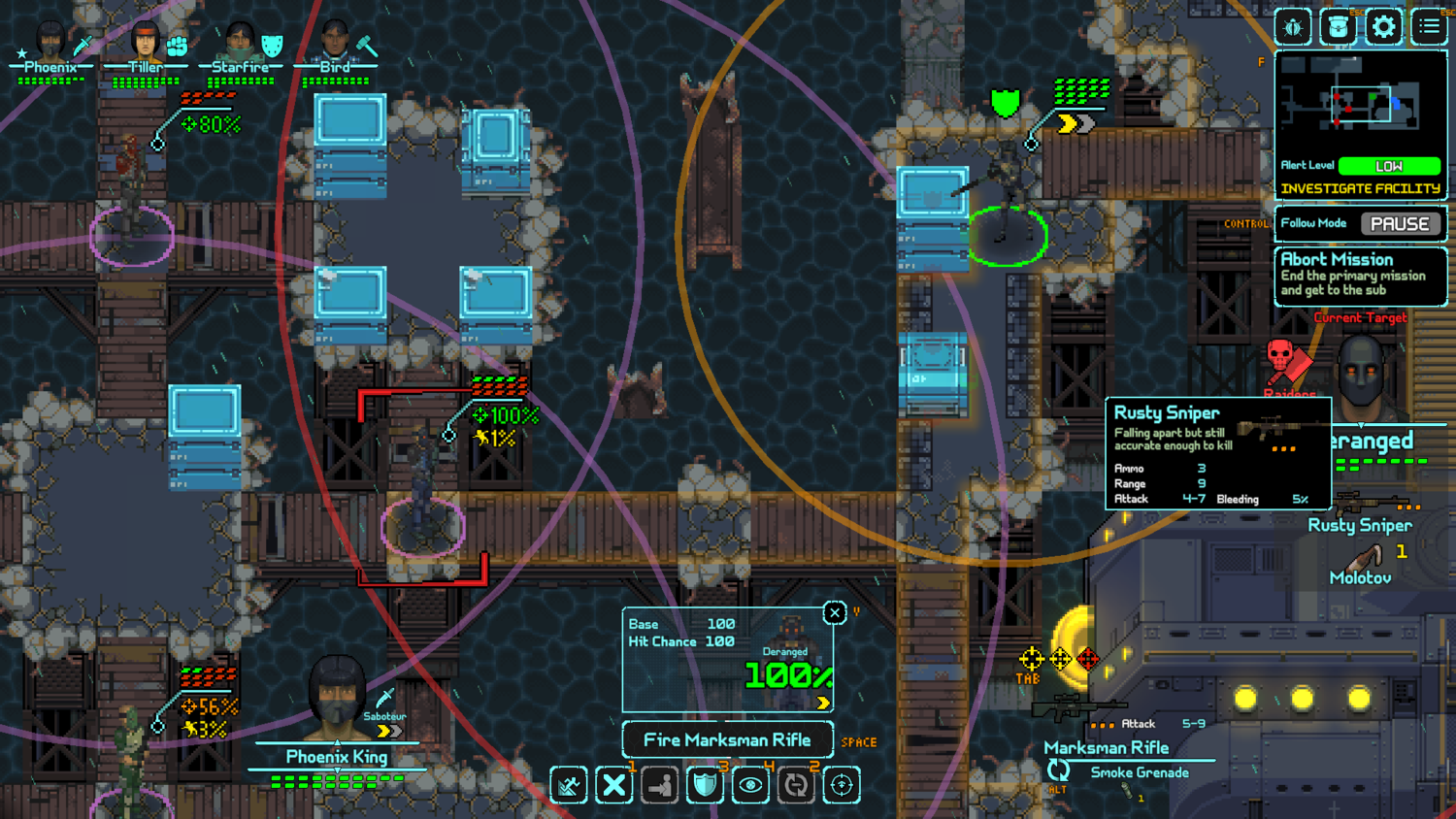The image size is (1456, 819).
Task: Choose Abort Mission
Action: 1360,275
